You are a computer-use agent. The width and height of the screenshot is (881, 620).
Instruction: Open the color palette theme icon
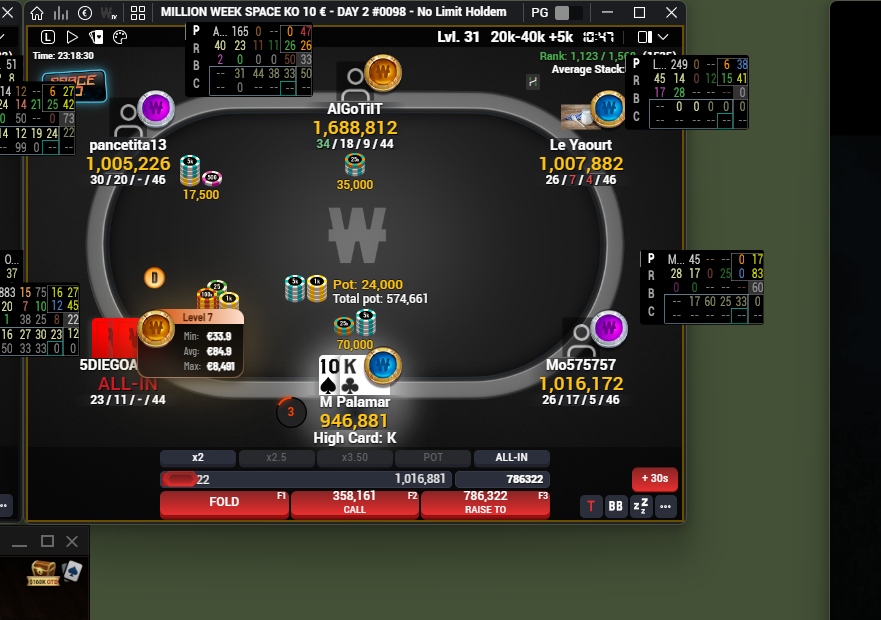point(119,37)
